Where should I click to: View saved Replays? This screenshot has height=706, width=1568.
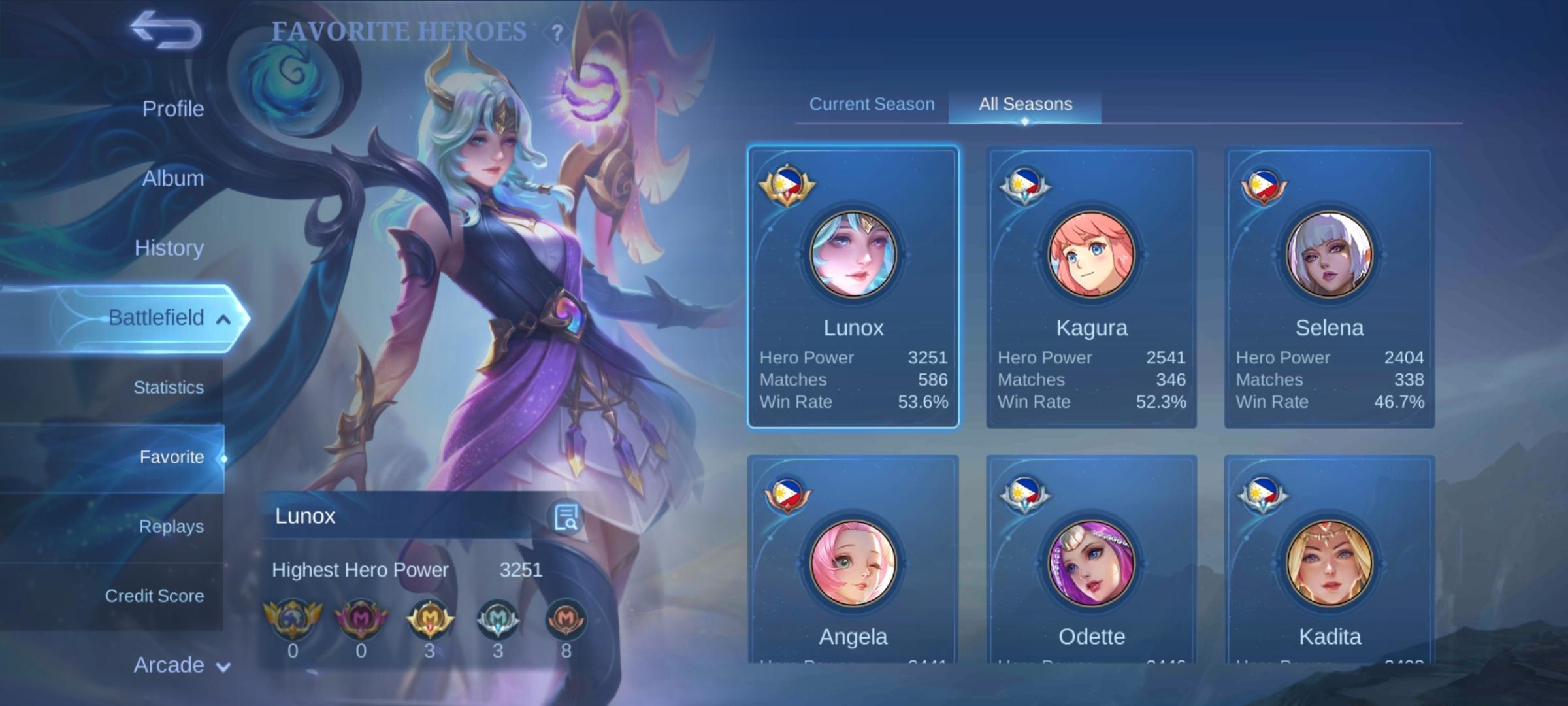(171, 526)
